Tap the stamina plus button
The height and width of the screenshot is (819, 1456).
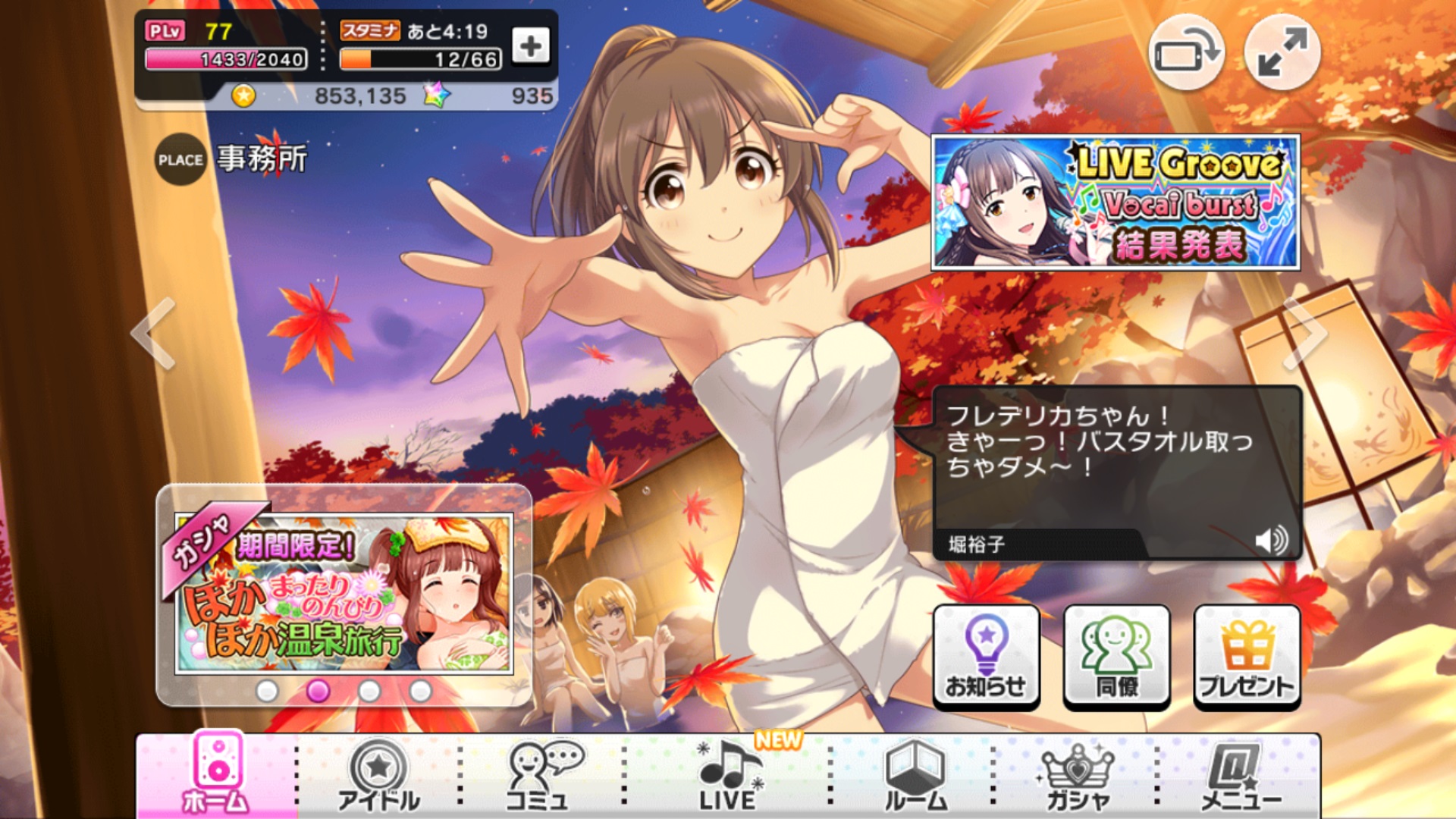point(531,47)
